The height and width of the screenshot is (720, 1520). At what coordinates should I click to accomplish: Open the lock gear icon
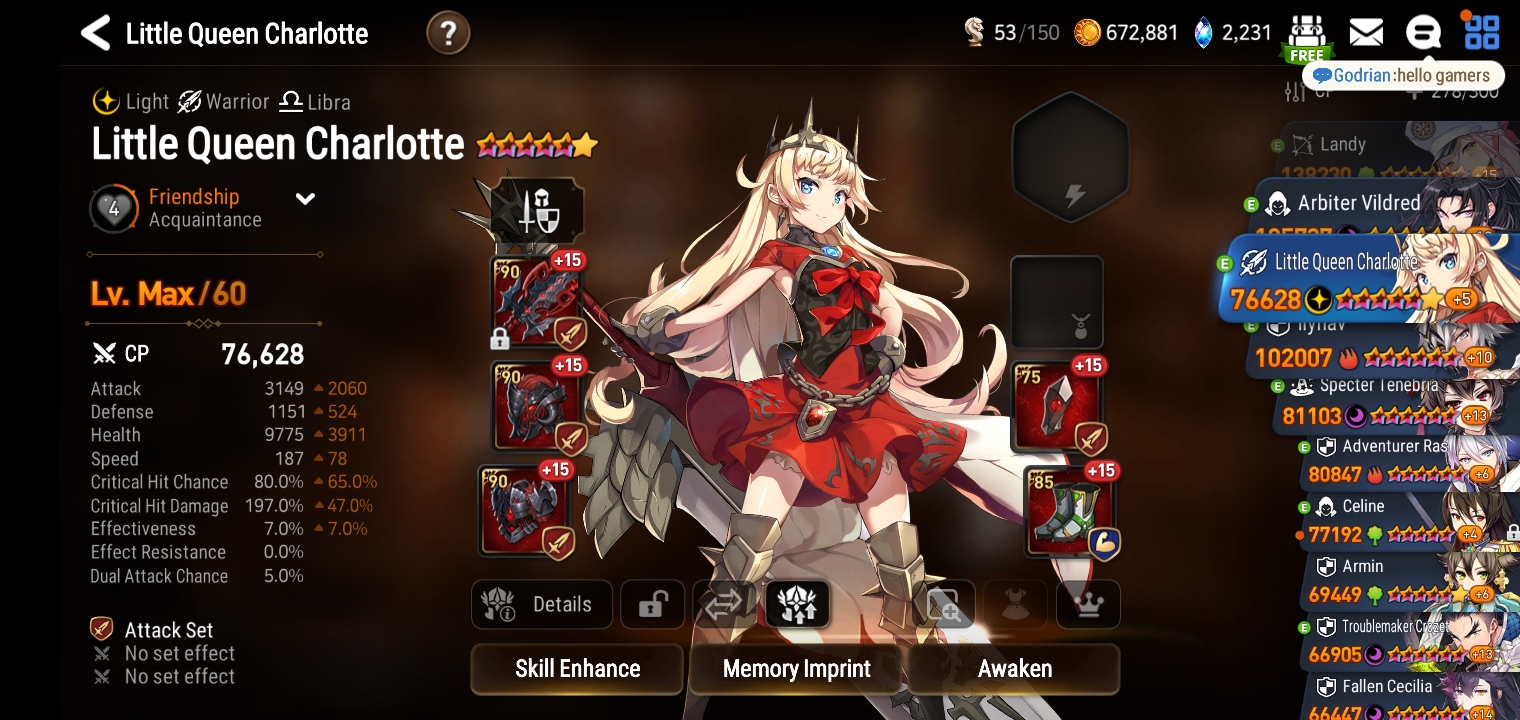(x=651, y=604)
